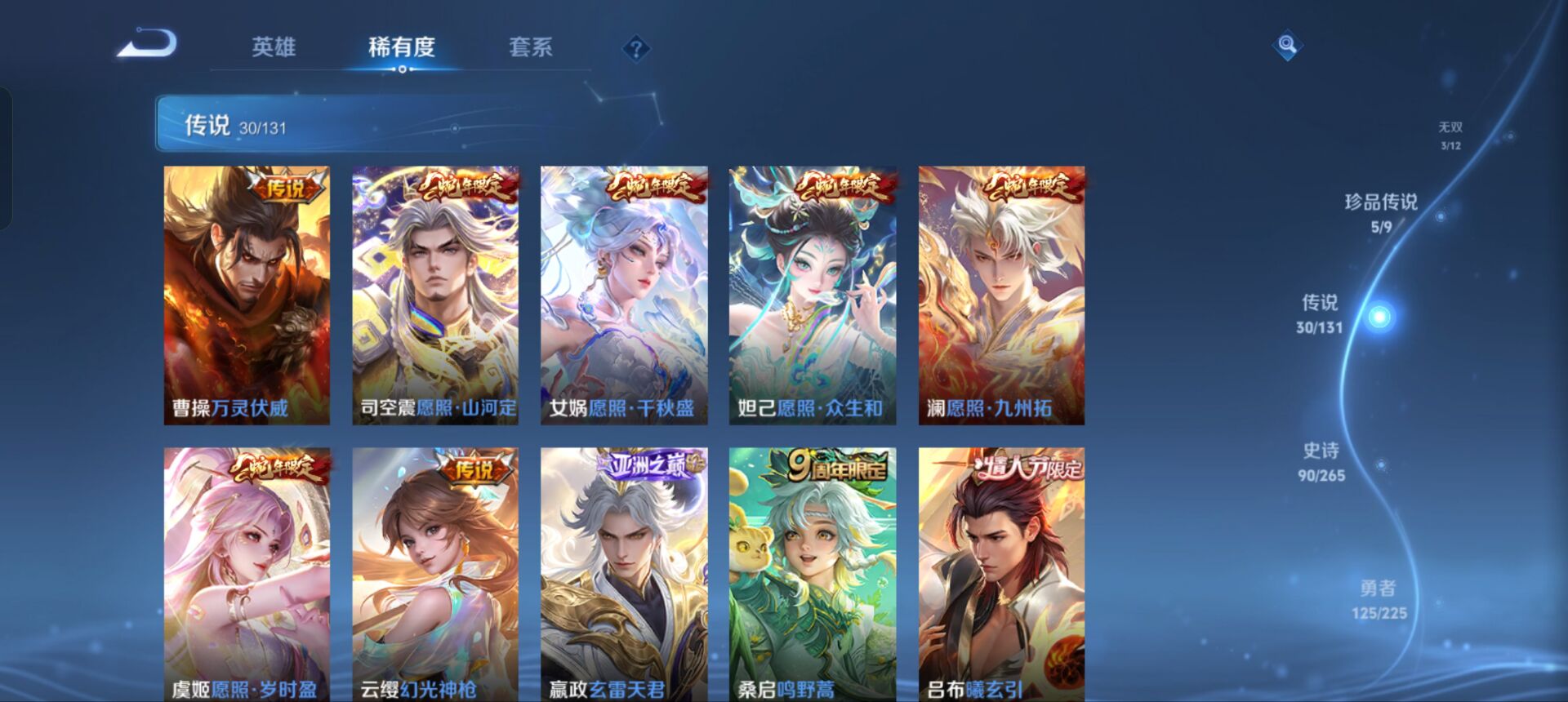The image size is (1568, 702).
Task: Select the 妲己 愿照·众生和 skin
Action: point(812,294)
